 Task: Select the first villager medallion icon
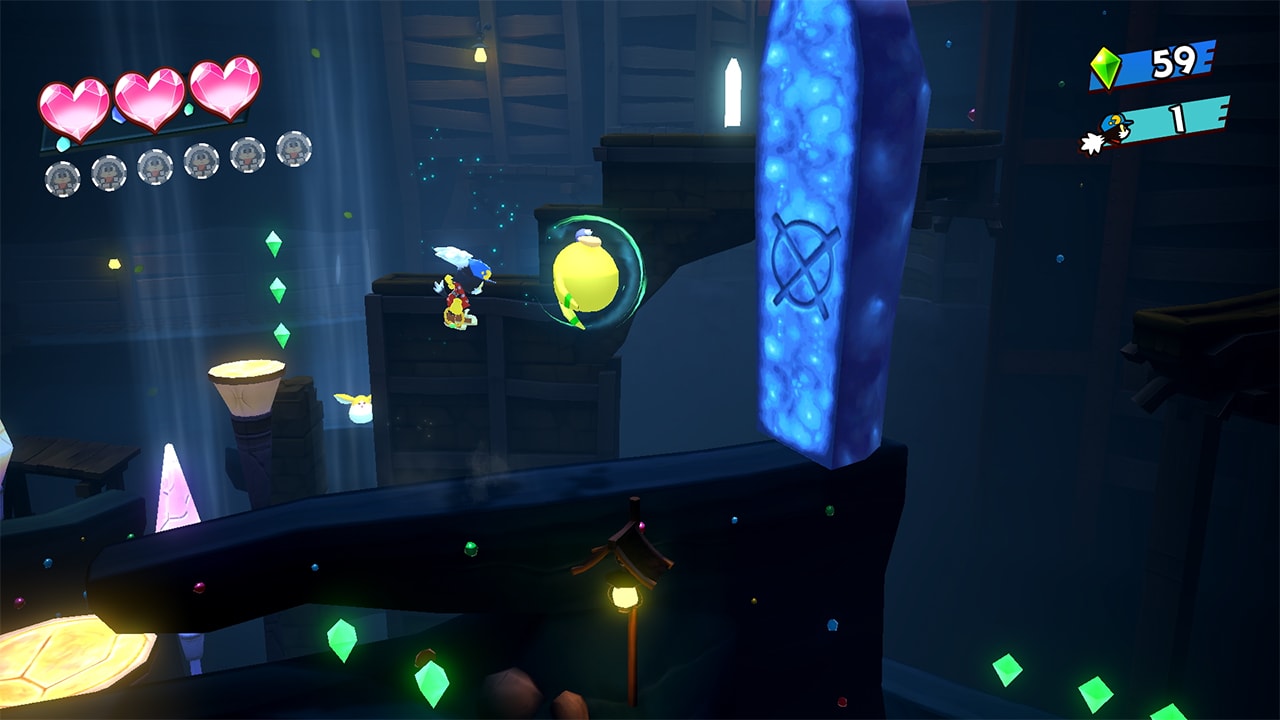pos(61,178)
